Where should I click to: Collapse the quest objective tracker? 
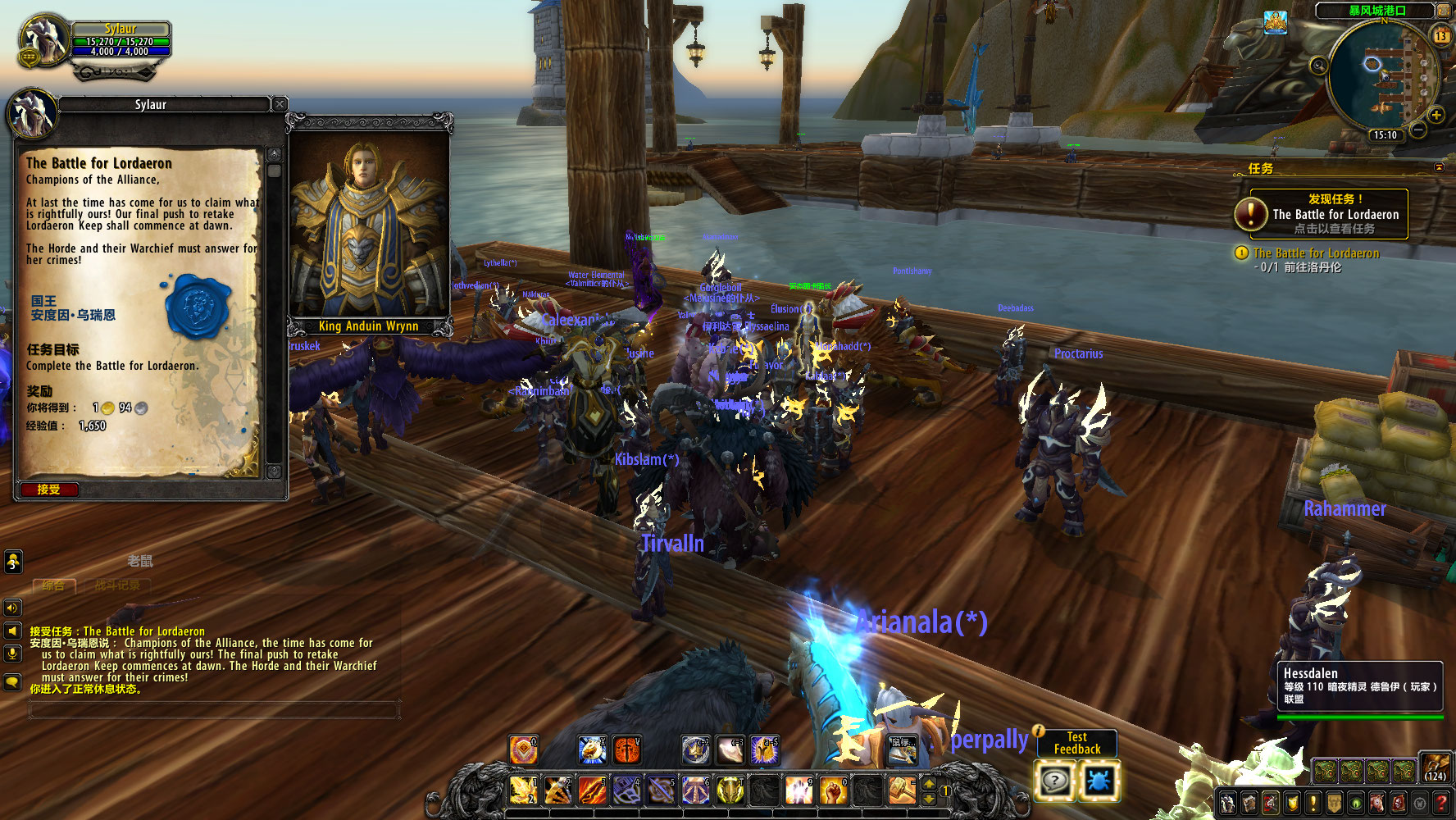pyautogui.click(x=1439, y=167)
